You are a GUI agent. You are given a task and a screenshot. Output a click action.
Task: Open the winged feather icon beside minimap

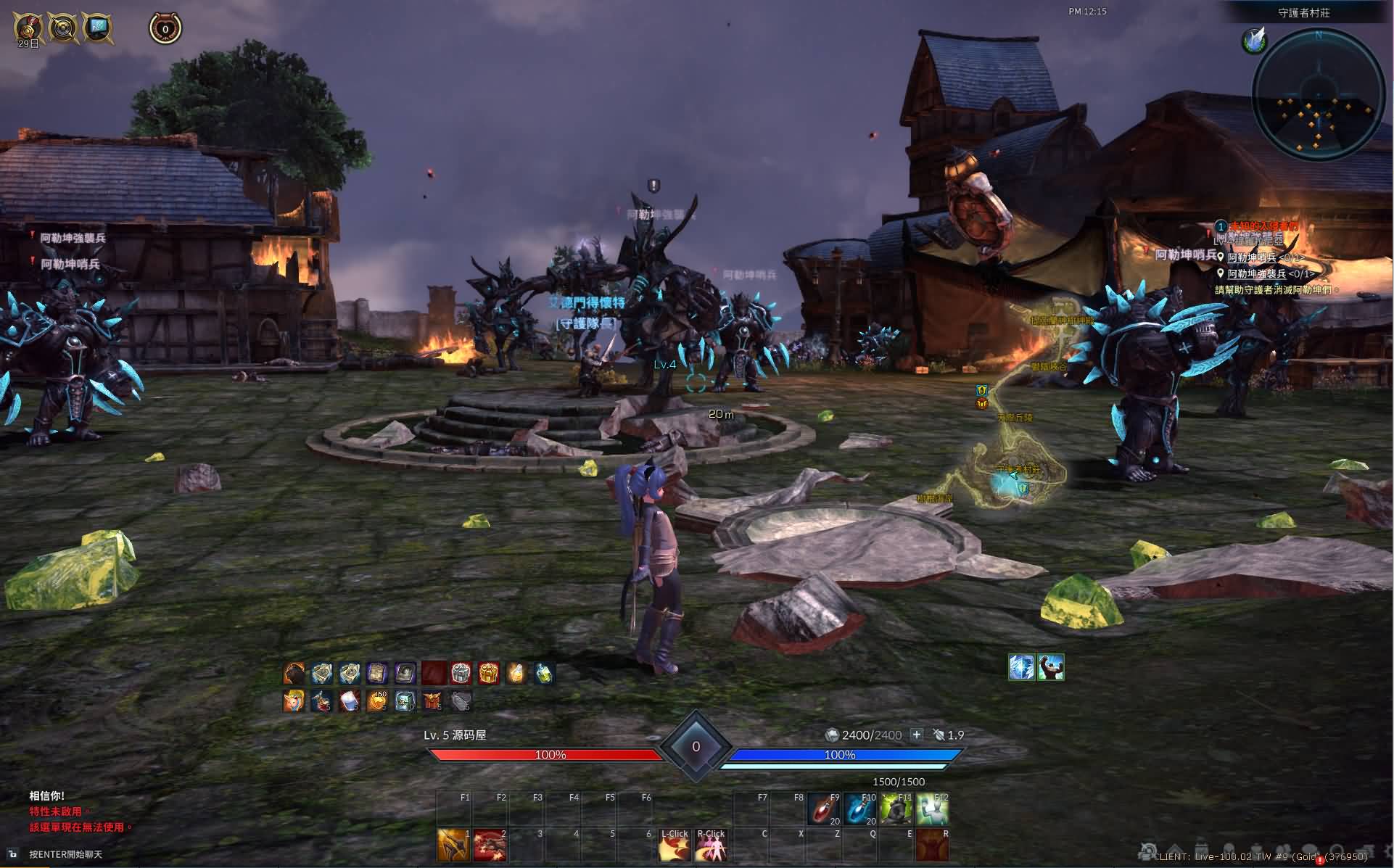tap(1255, 41)
